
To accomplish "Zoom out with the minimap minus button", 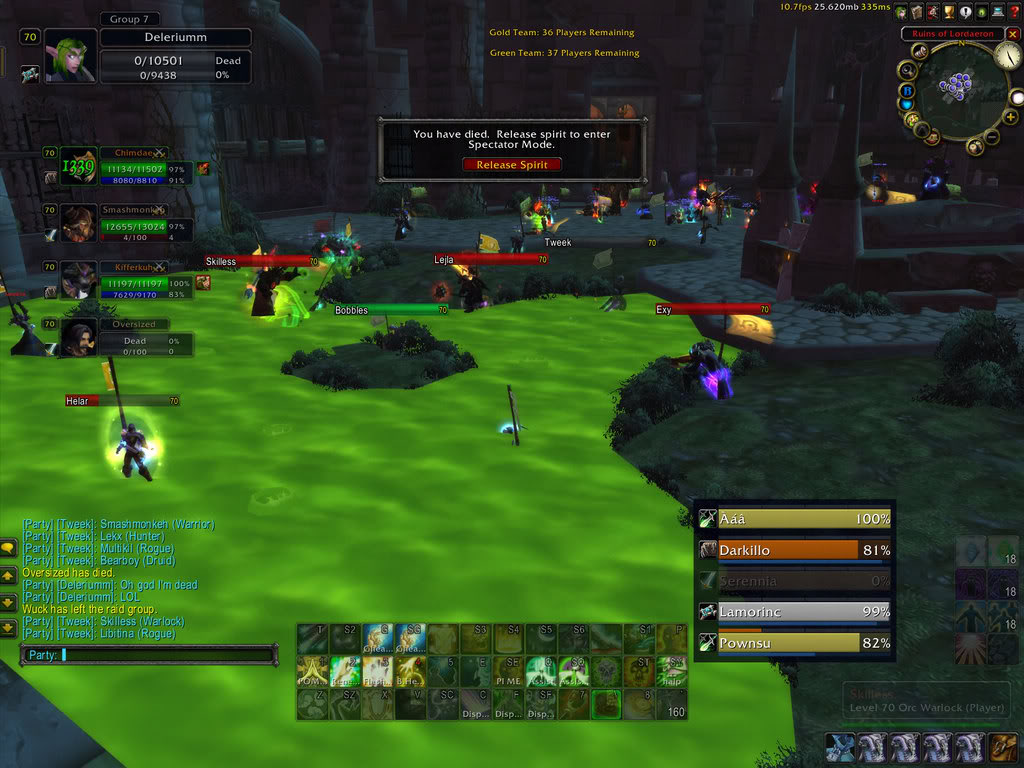I will [993, 137].
